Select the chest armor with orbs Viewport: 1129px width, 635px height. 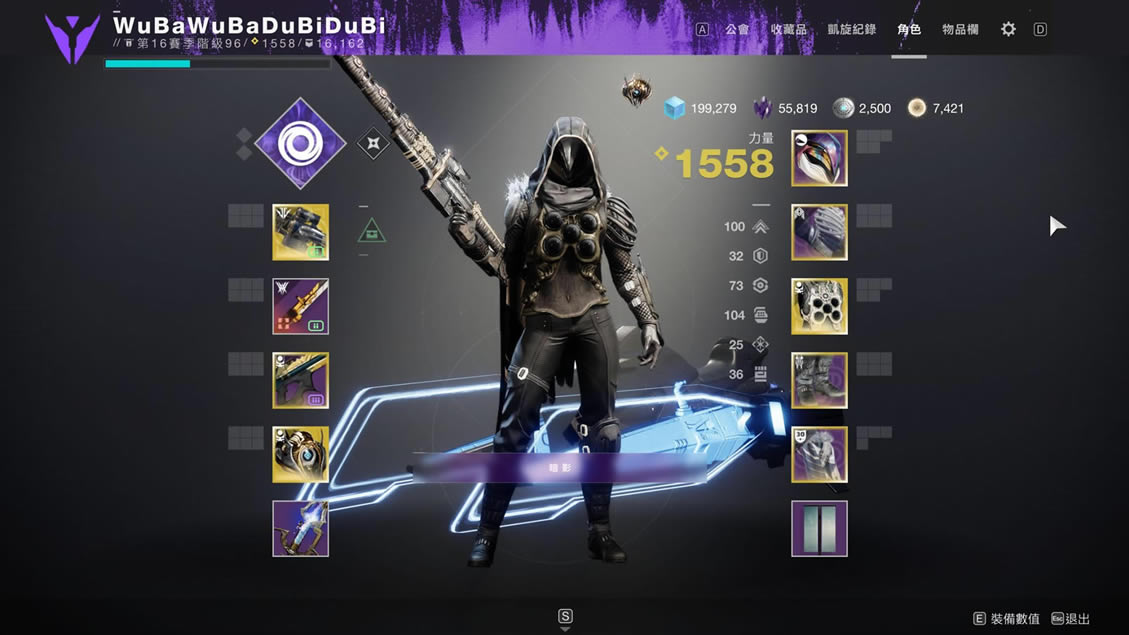pos(819,306)
